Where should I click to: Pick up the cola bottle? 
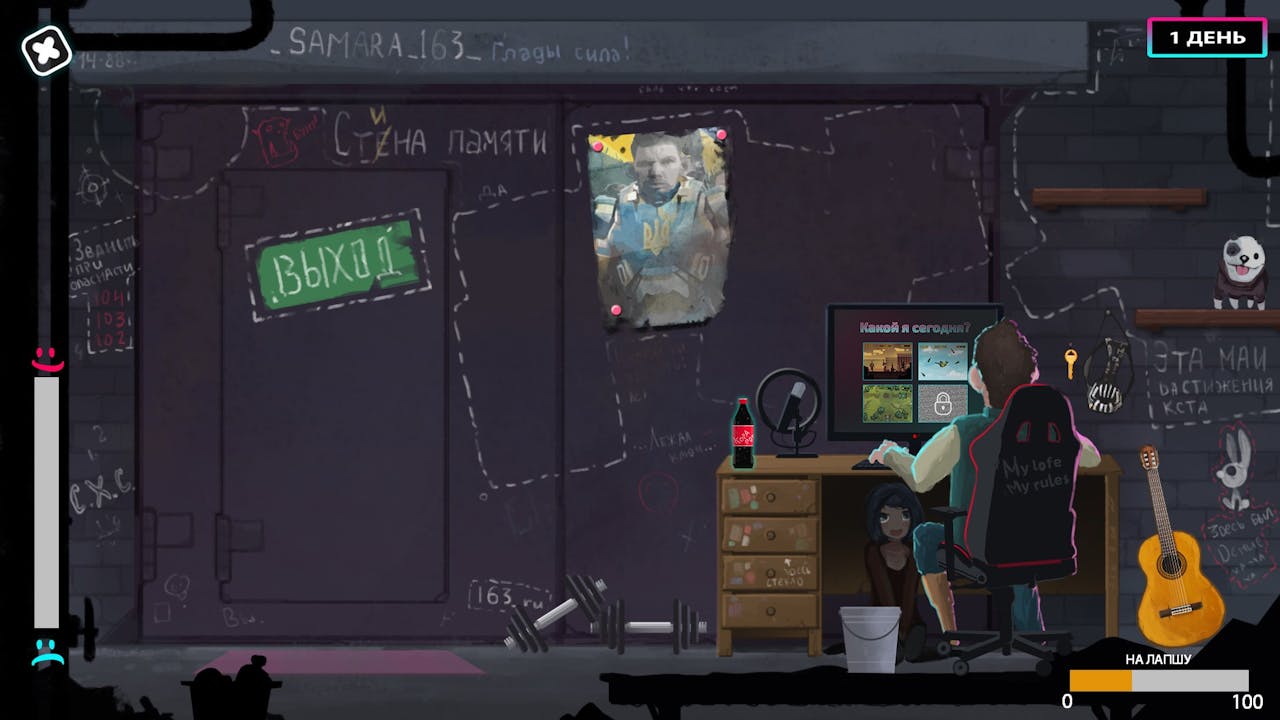point(745,434)
